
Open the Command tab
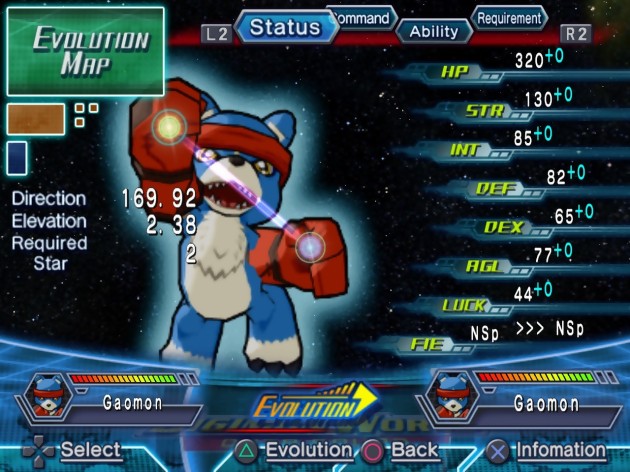click(362, 17)
